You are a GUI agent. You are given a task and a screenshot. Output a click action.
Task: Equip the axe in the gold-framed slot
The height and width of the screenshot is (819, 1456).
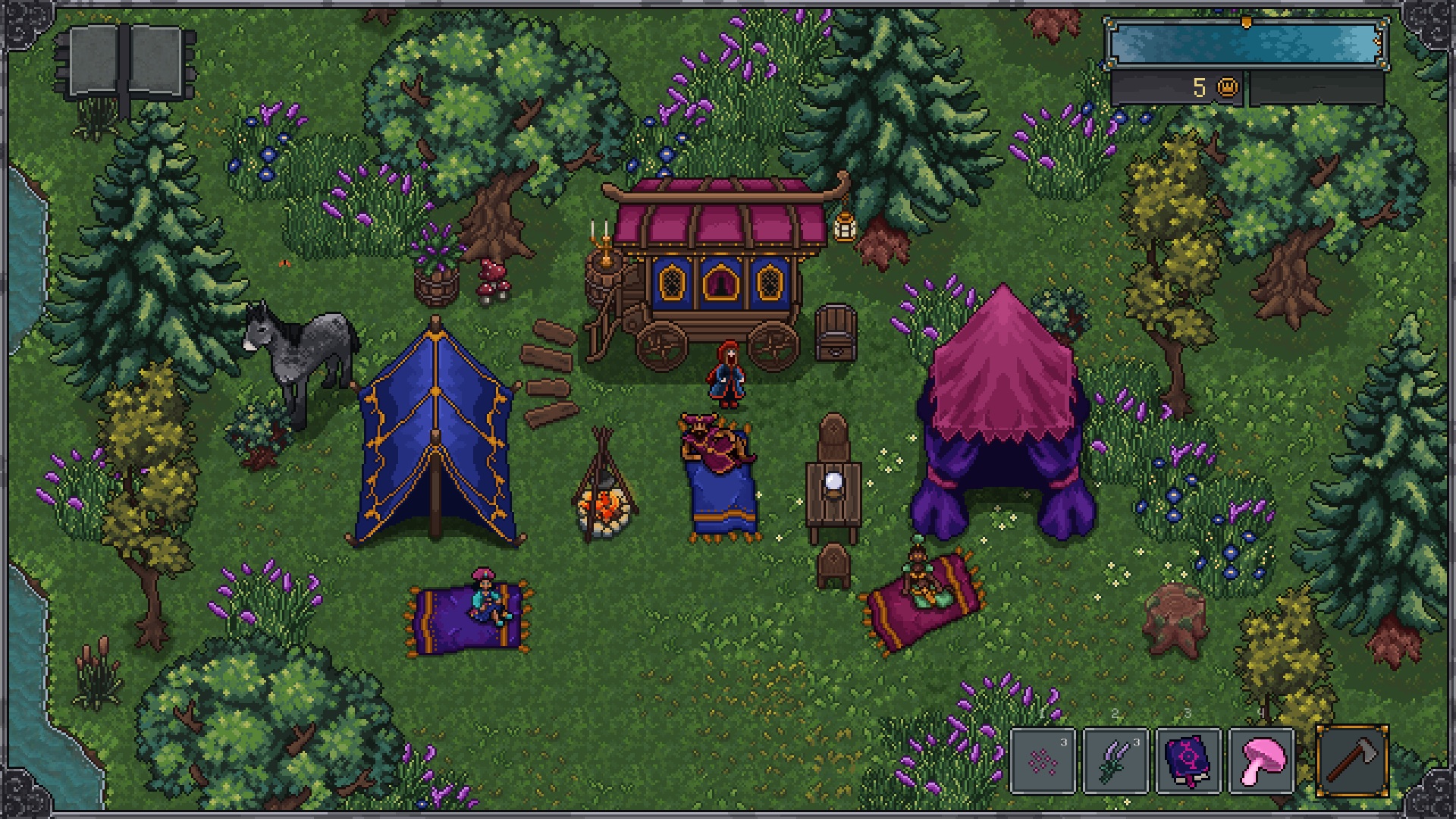(x=1352, y=760)
